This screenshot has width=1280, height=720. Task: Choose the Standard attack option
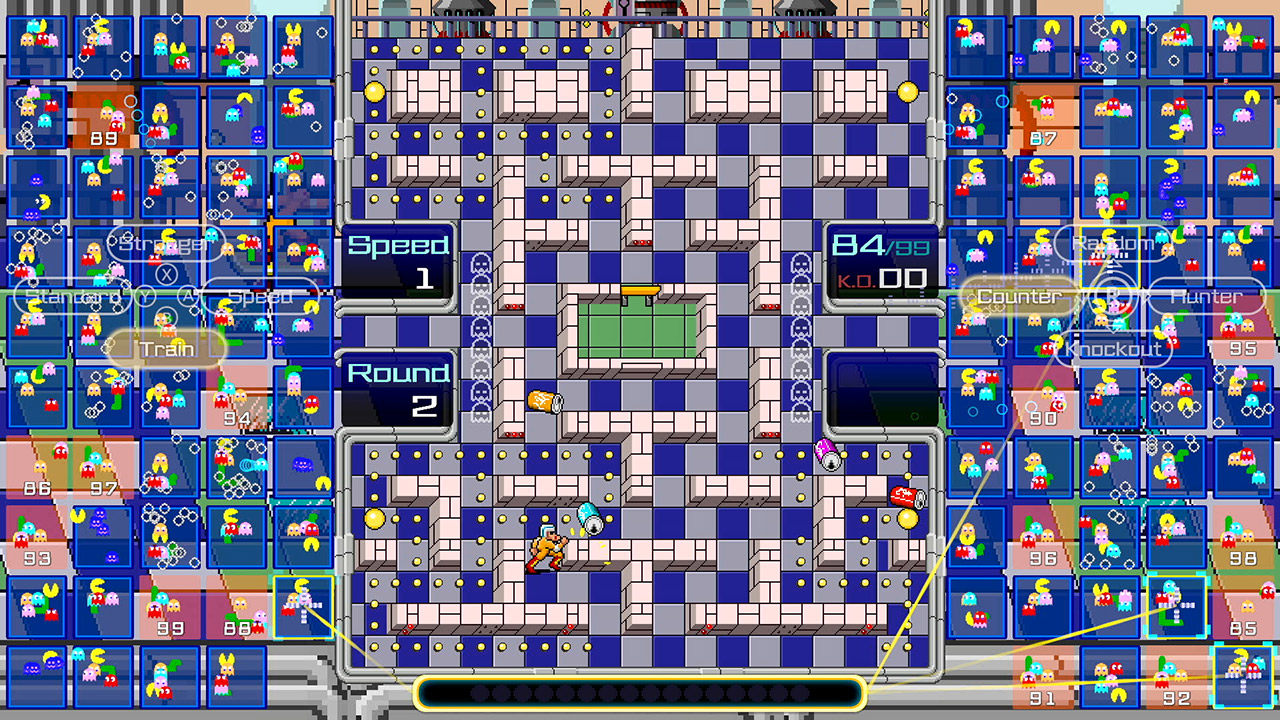tap(70, 296)
